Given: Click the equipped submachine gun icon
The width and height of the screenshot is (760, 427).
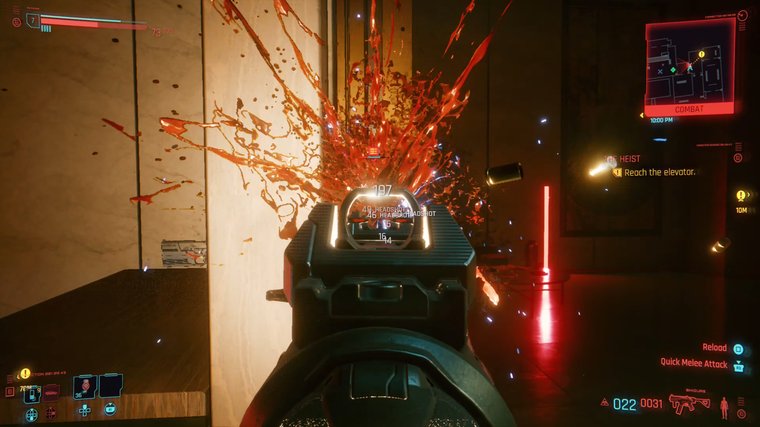Looking at the screenshot, I should click(689, 404).
